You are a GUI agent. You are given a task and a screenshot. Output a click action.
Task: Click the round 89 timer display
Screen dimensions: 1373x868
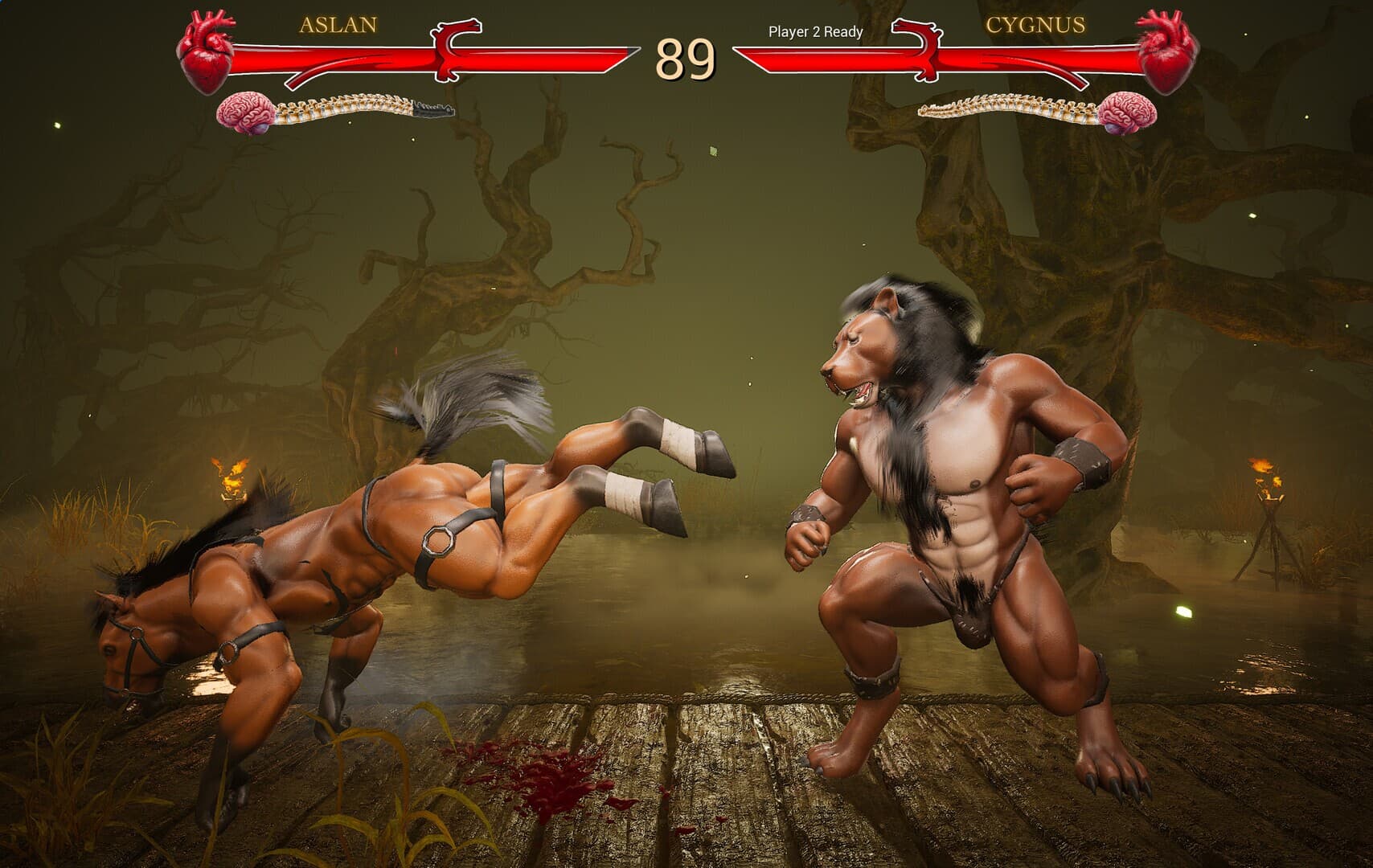(685, 58)
